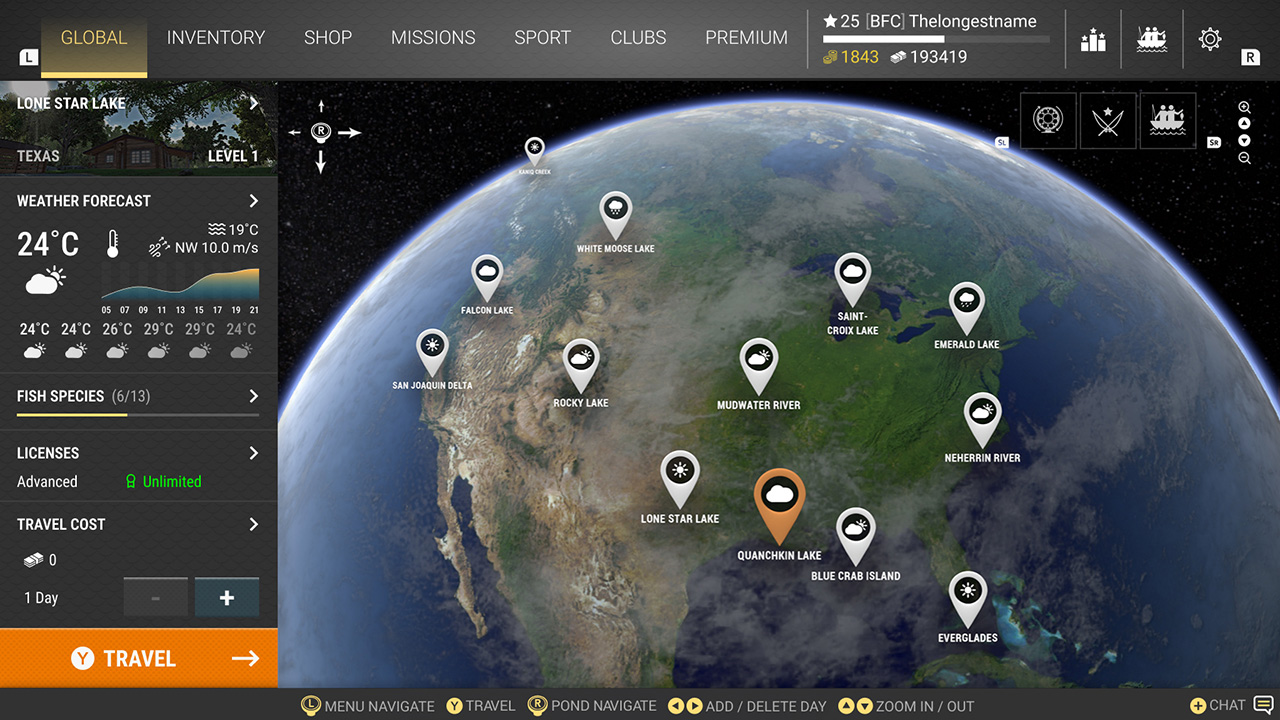
Task: Click the Mudwater River marker
Action: click(758, 360)
